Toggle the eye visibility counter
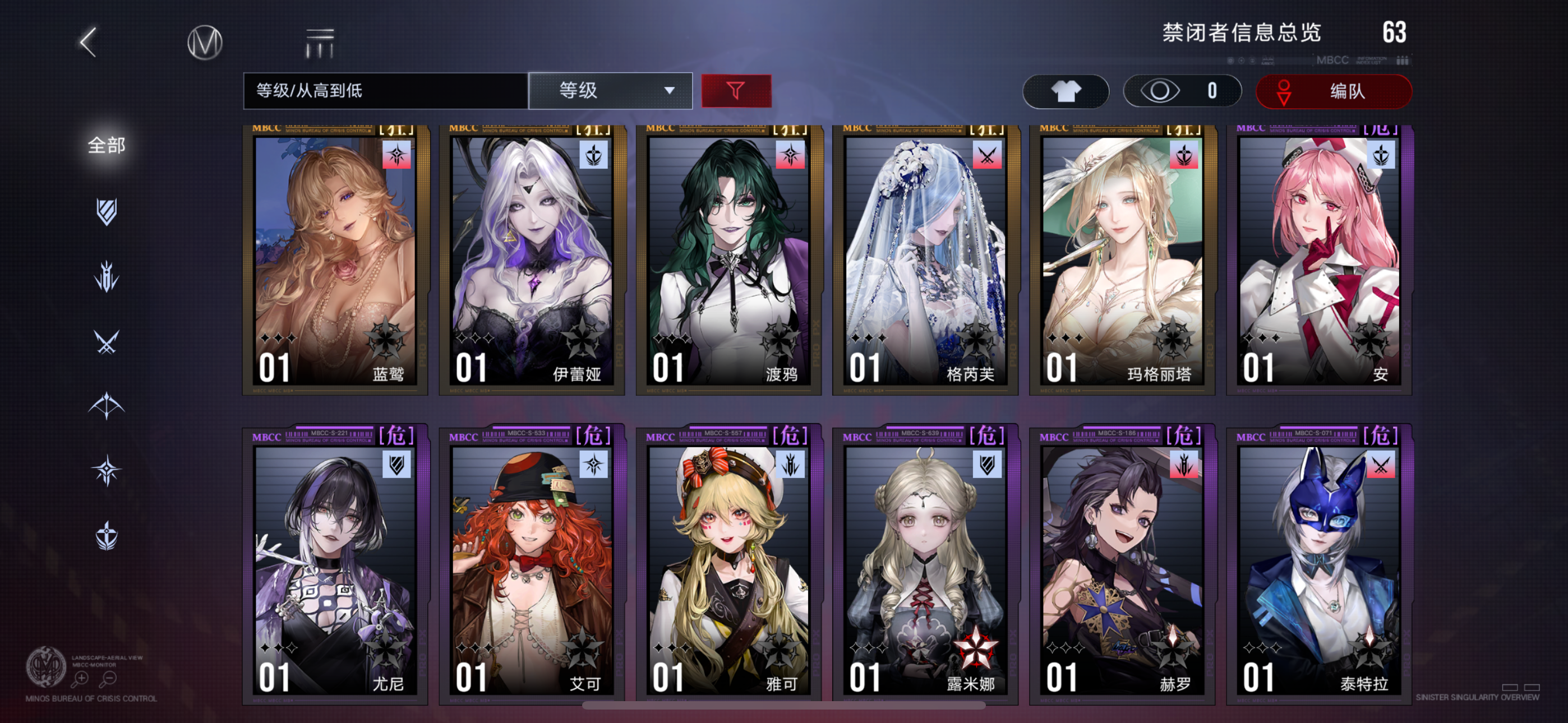Image resolution: width=1568 pixels, height=723 pixels. point(1181,91)
